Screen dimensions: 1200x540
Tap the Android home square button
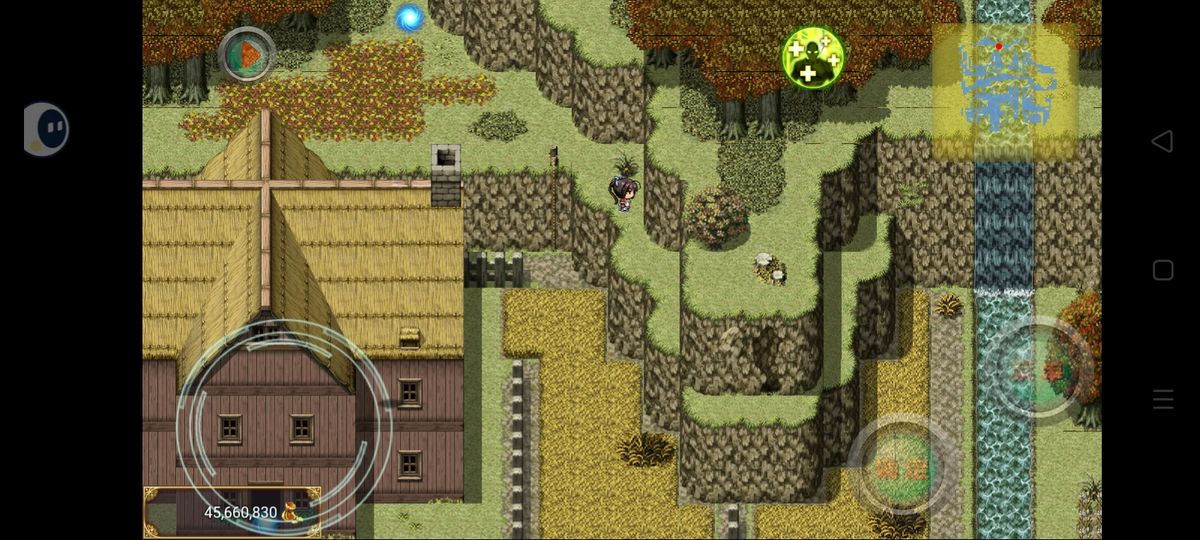(x=1163, y=270)
